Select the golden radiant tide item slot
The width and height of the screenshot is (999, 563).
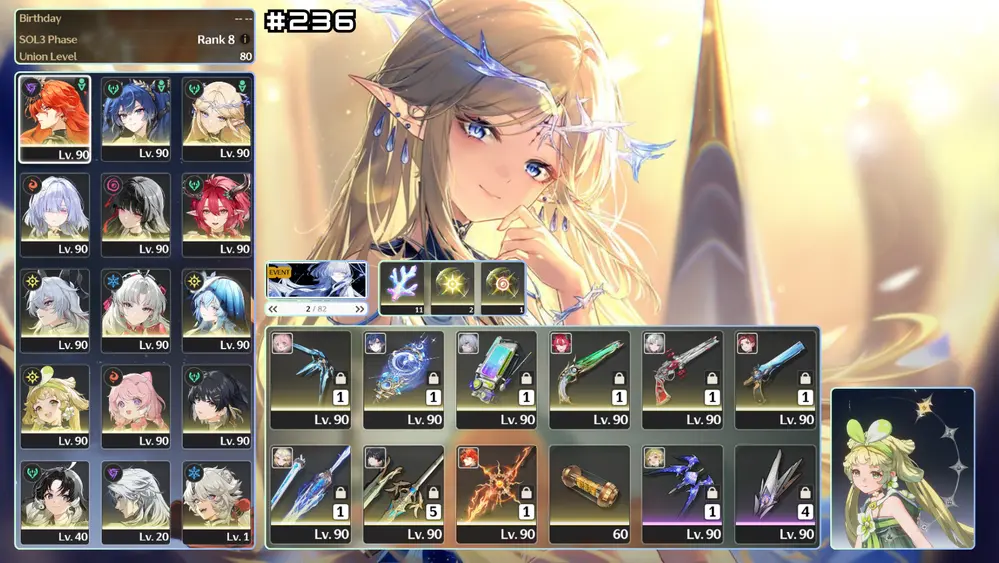click(452, 288)
